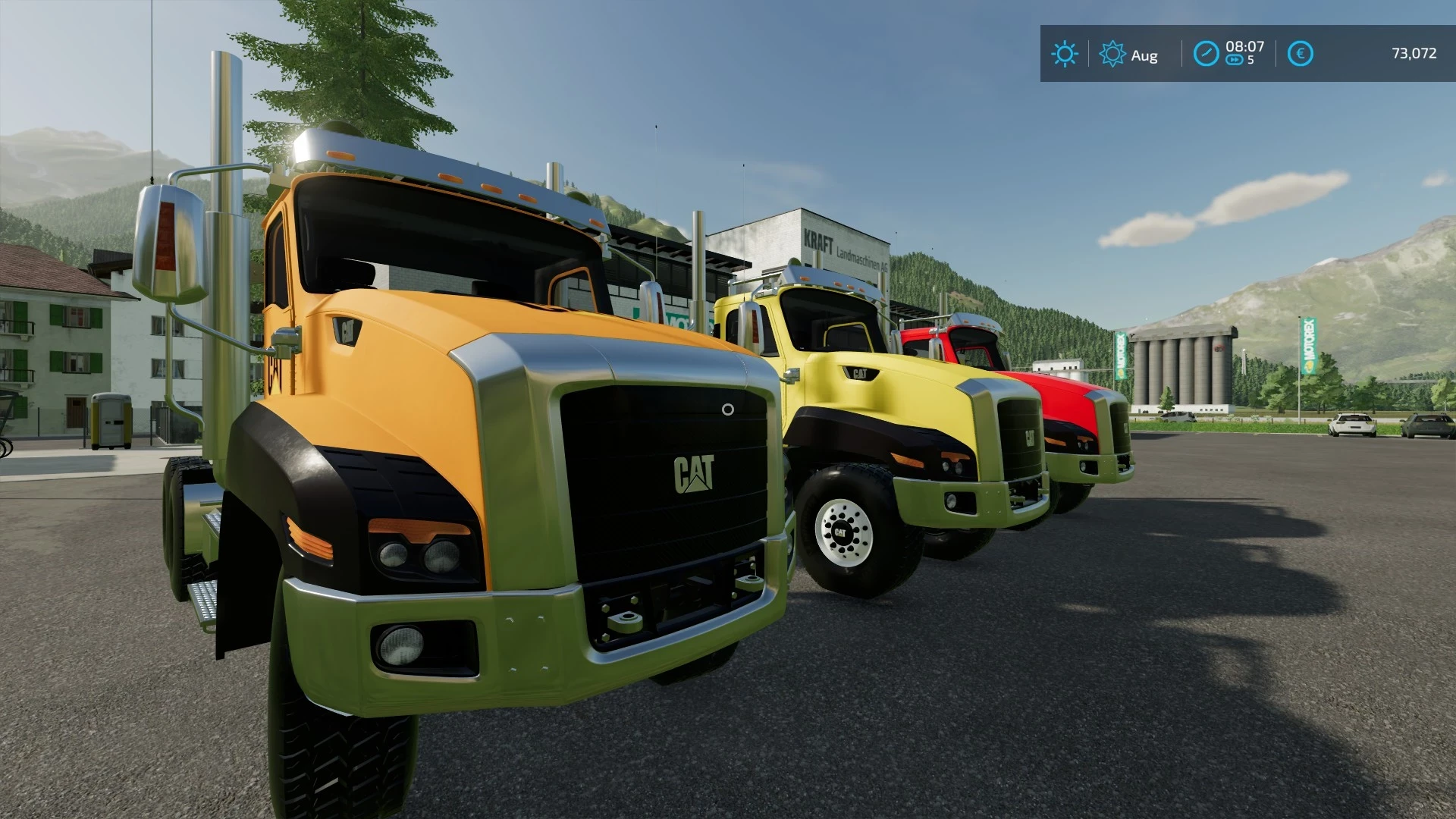Click the money balance 73,072
1456x819 pixels.
[1415, 54]
